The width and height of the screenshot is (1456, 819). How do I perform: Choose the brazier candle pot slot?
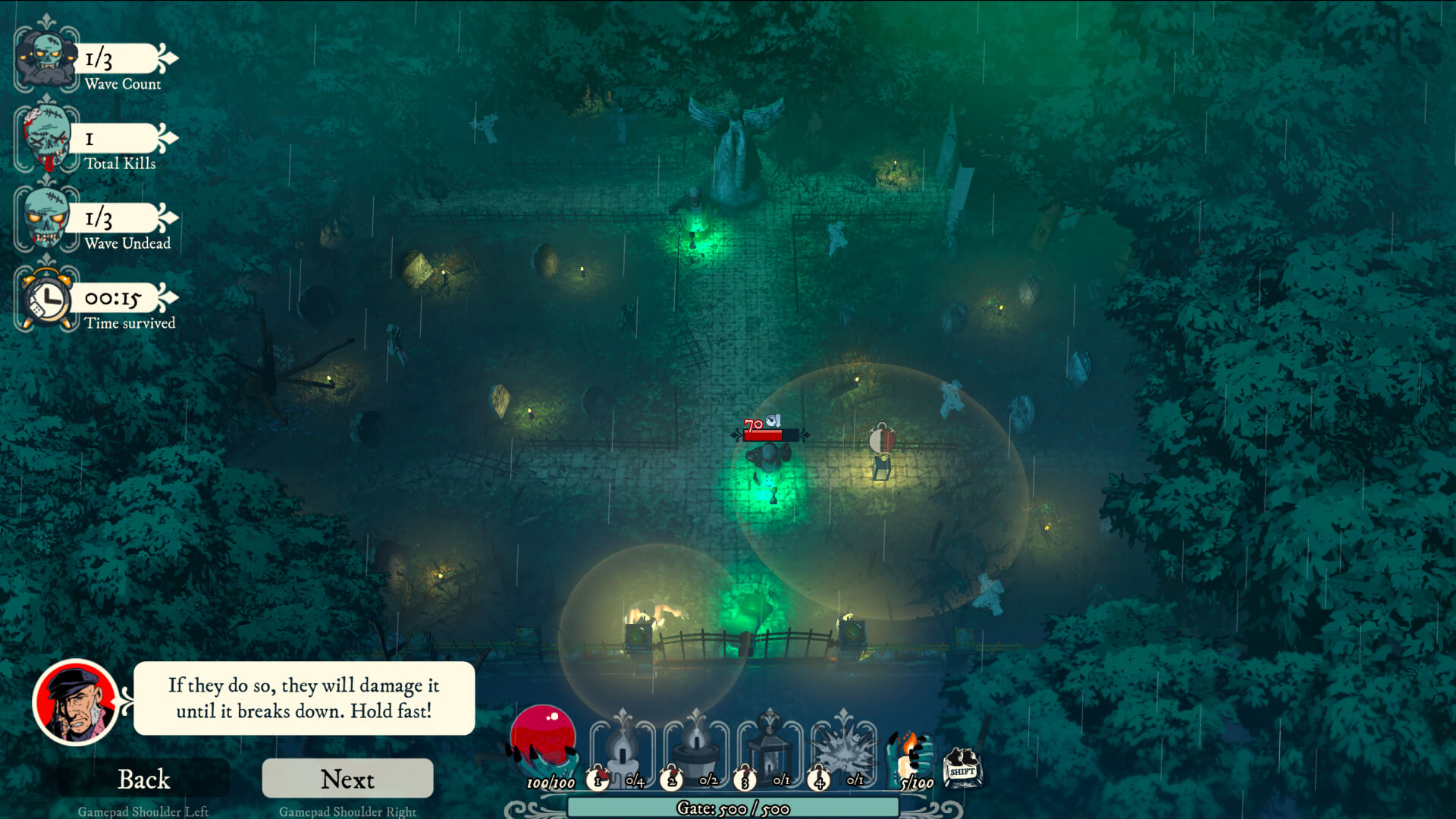click(696, 747)
